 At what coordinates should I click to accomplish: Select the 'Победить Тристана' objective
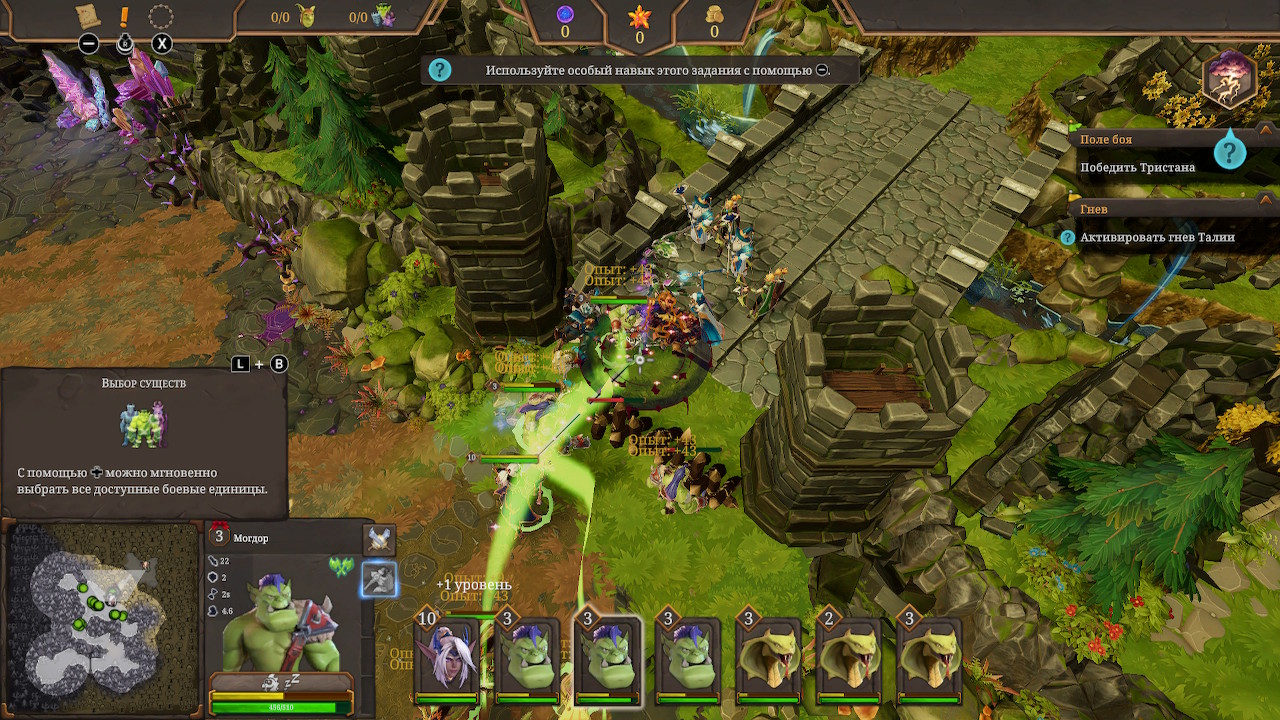[x=1137, y=167]
